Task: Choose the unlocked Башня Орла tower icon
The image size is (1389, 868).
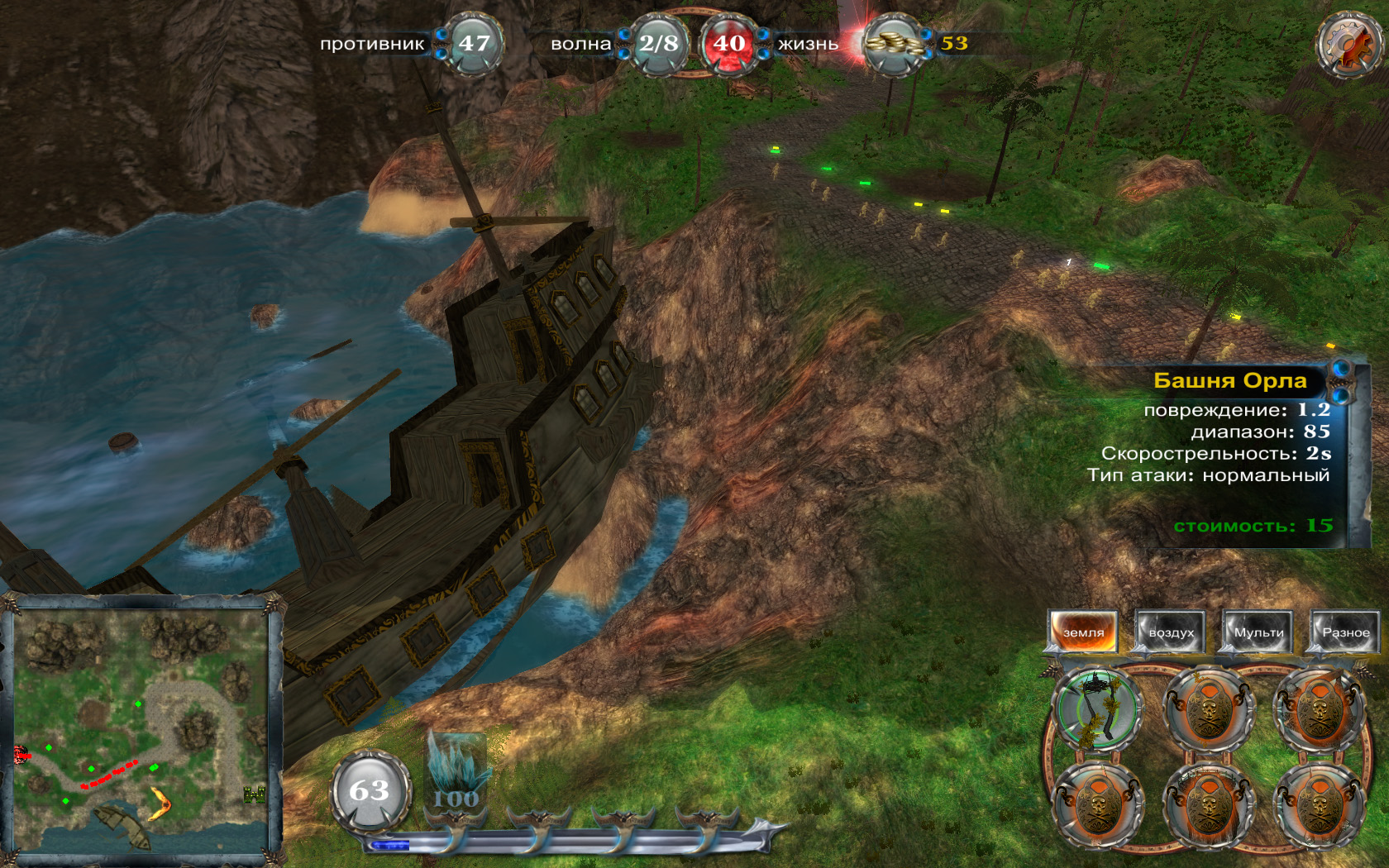Action: tap(1097, 708)
